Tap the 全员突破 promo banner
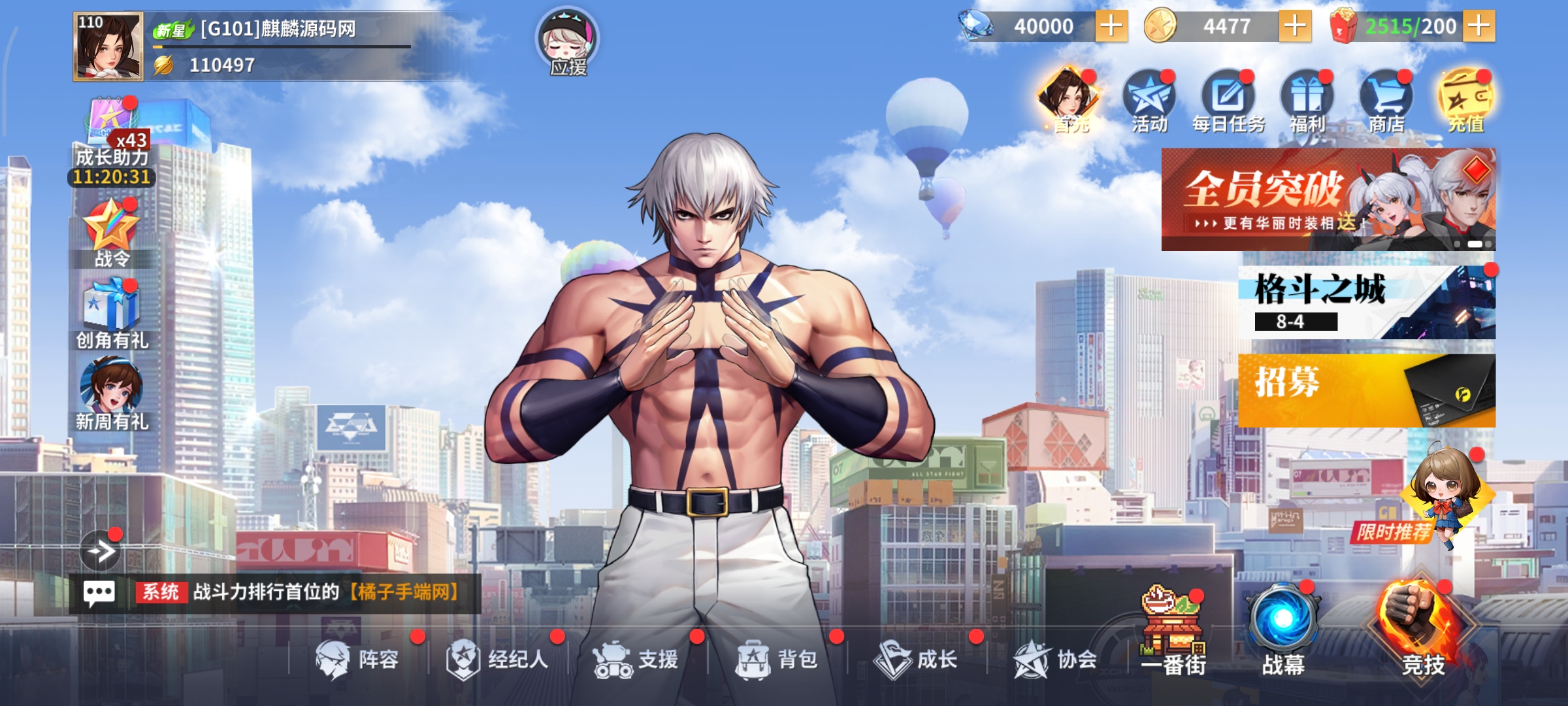 [1328, 199]
